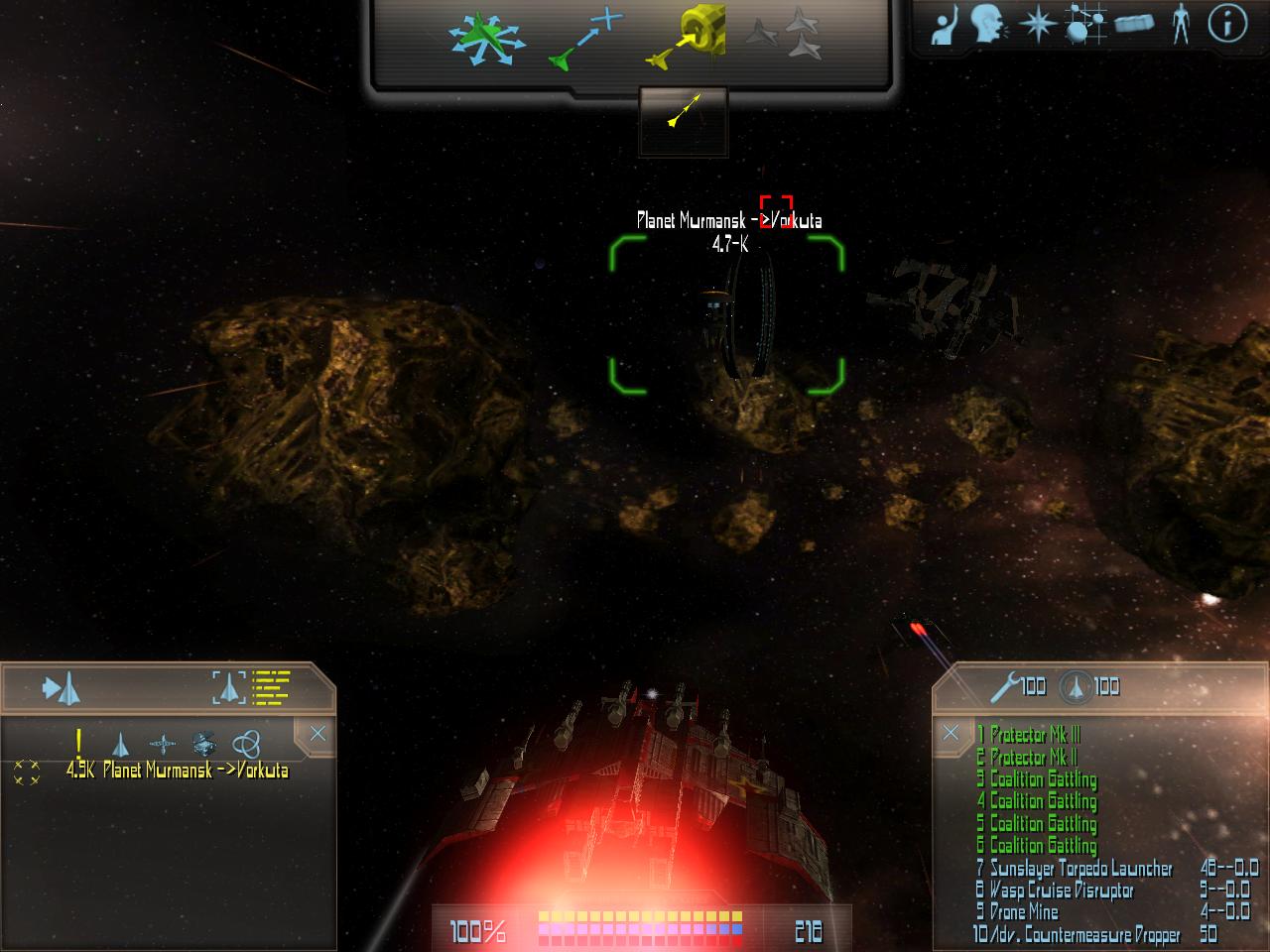Select Planet Murmansk ->Vorkuta in contact list

pos(194,771)
